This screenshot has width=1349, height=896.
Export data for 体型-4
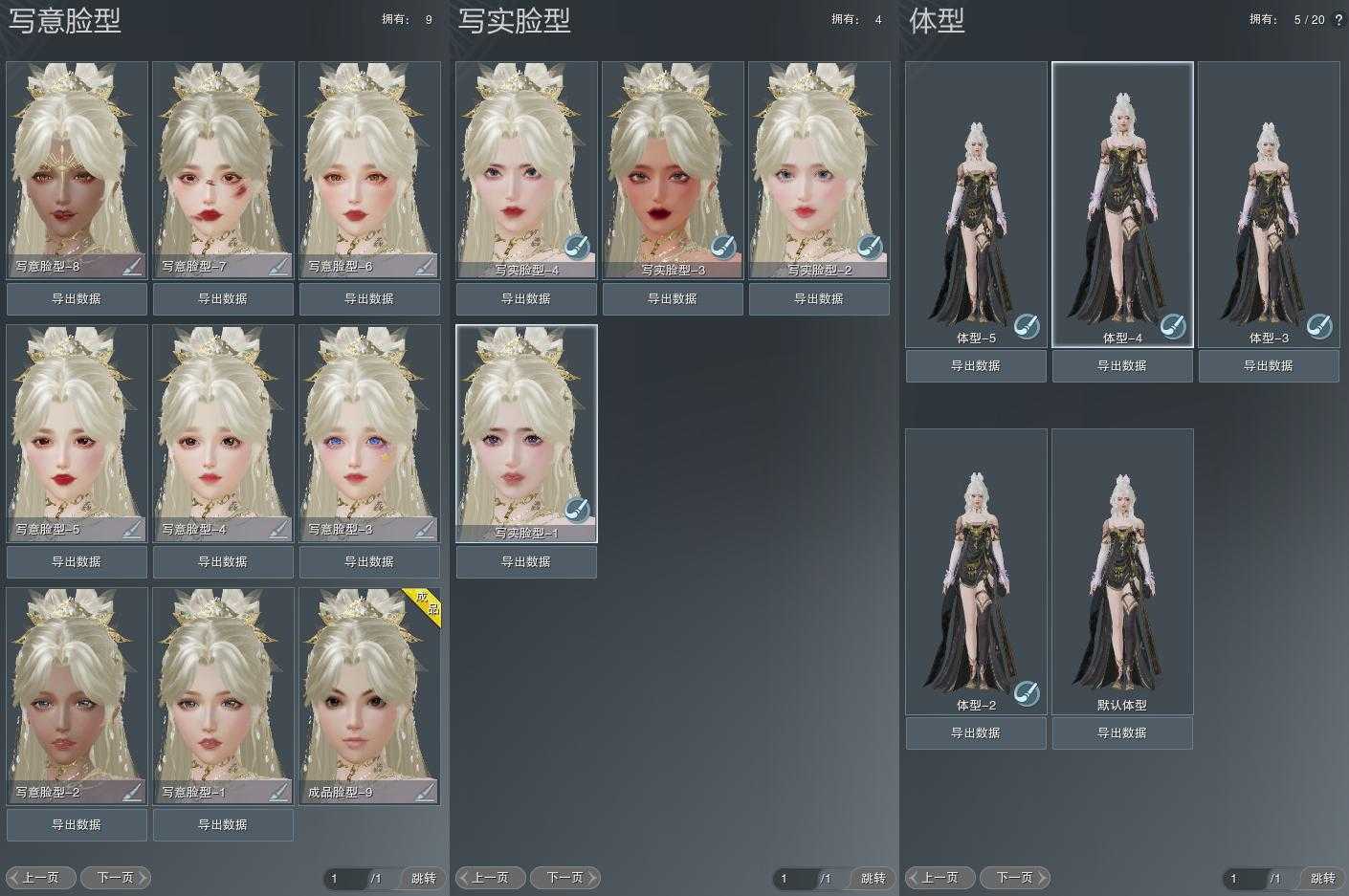coord(1122,365)
